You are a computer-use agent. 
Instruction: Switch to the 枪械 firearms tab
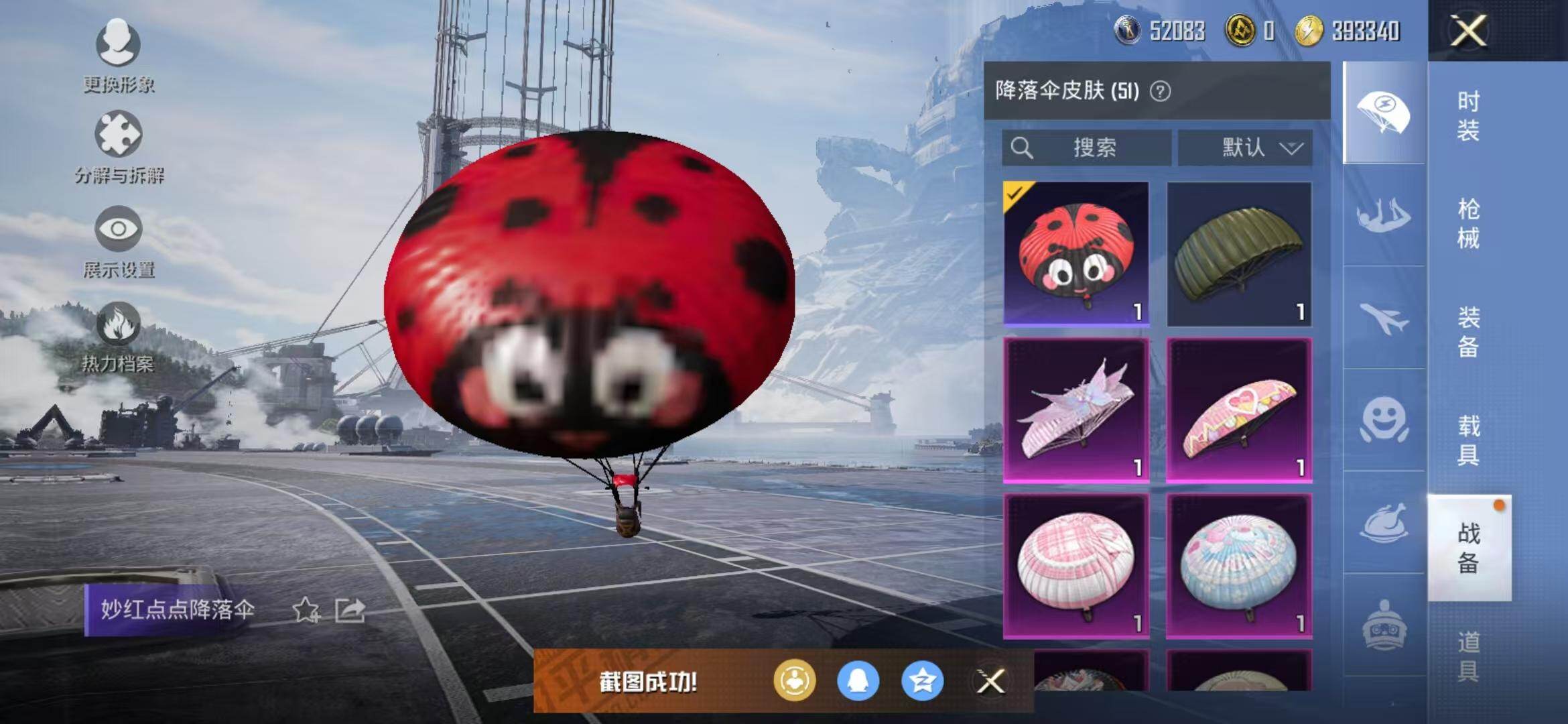pos(1467,223)
